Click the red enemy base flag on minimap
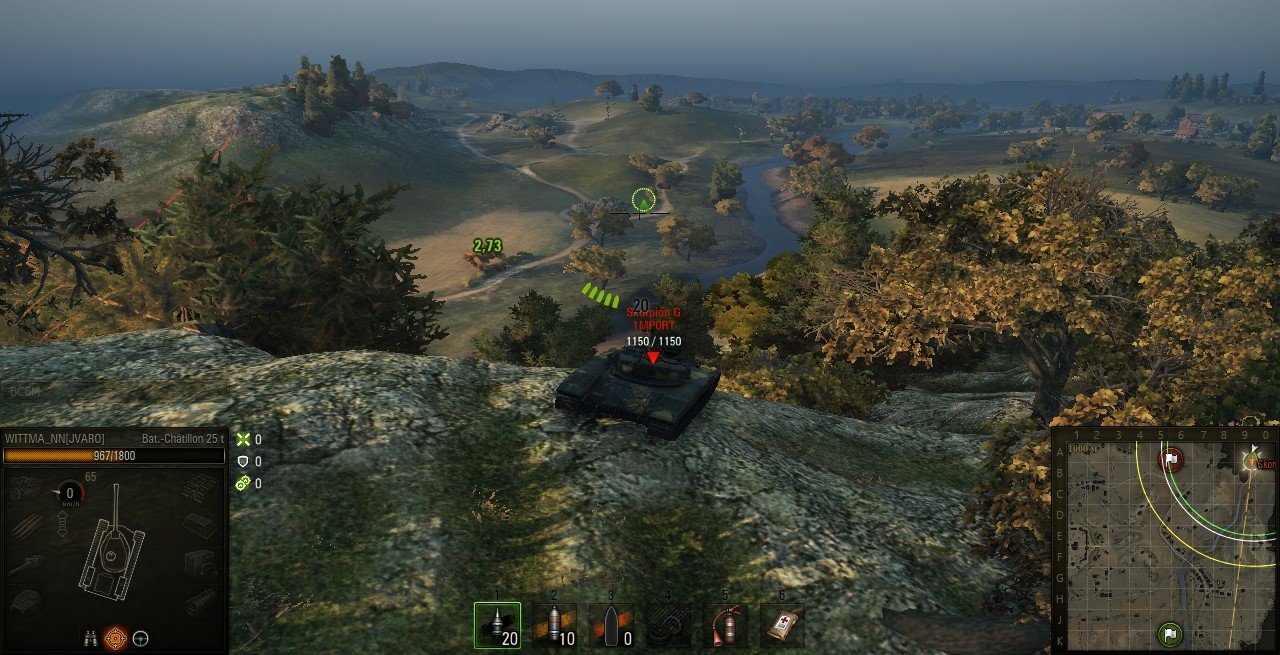The image size is (1280, 655). pos(1170,459)
